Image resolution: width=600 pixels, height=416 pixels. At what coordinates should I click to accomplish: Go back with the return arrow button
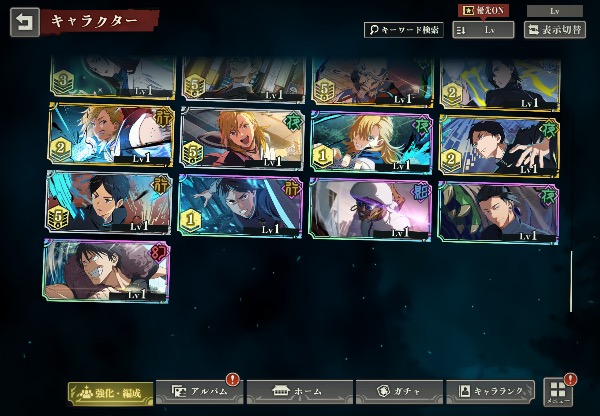coord(24,22)
